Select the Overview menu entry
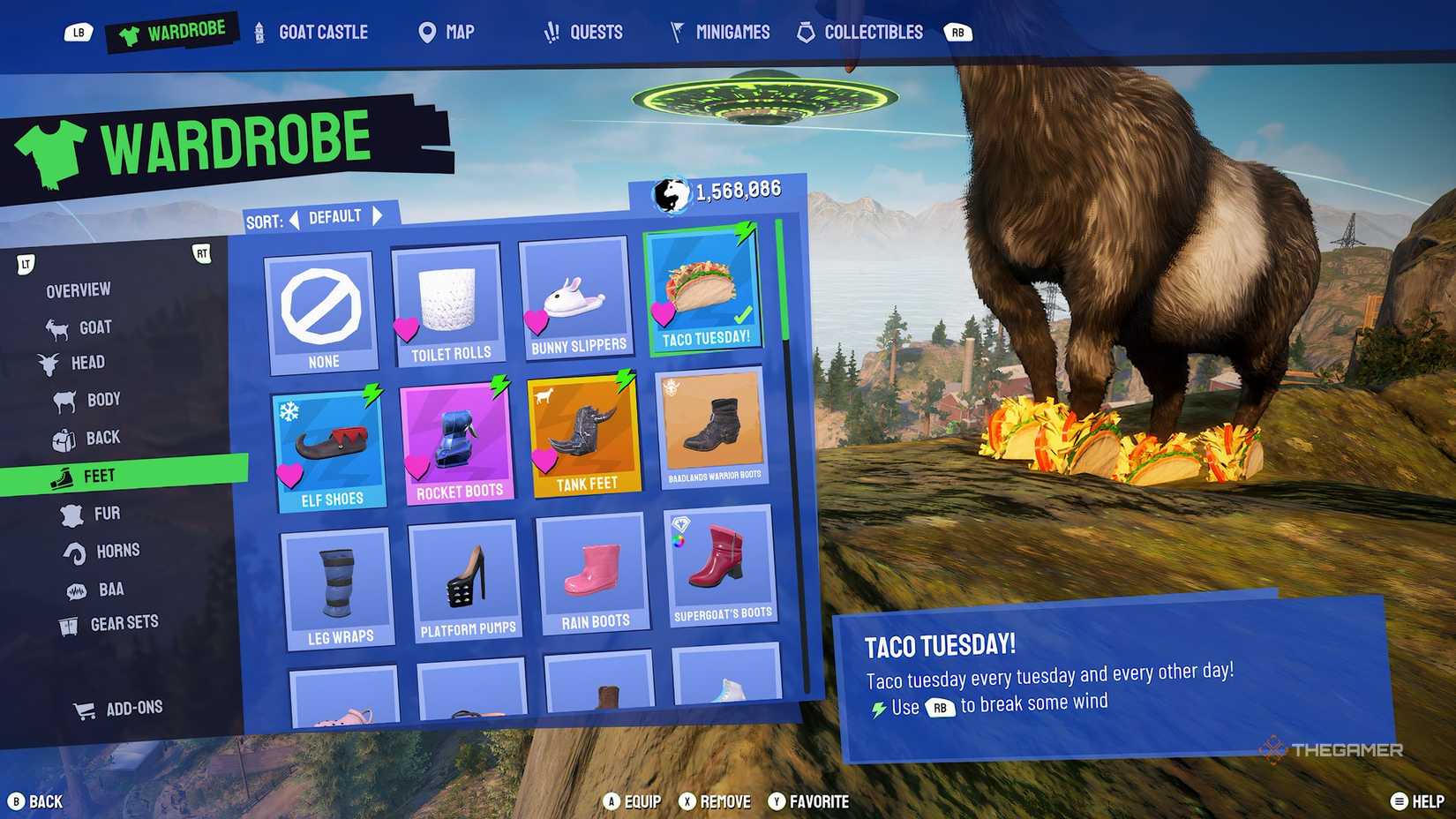This screenshot has height=819, width=1456. click(78, 289)
